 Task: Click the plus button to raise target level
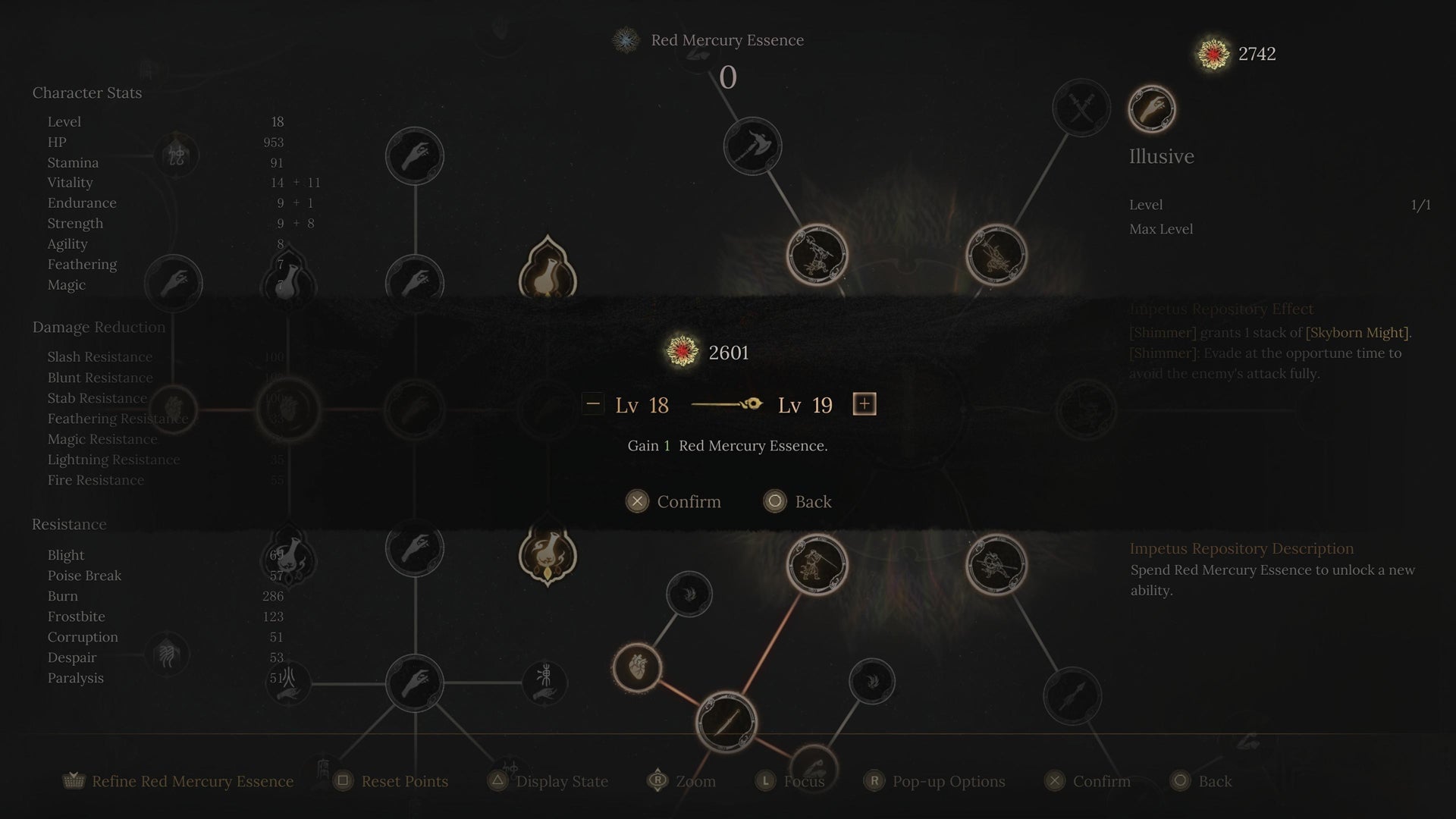pyautogui.click(x=865, y=404)
